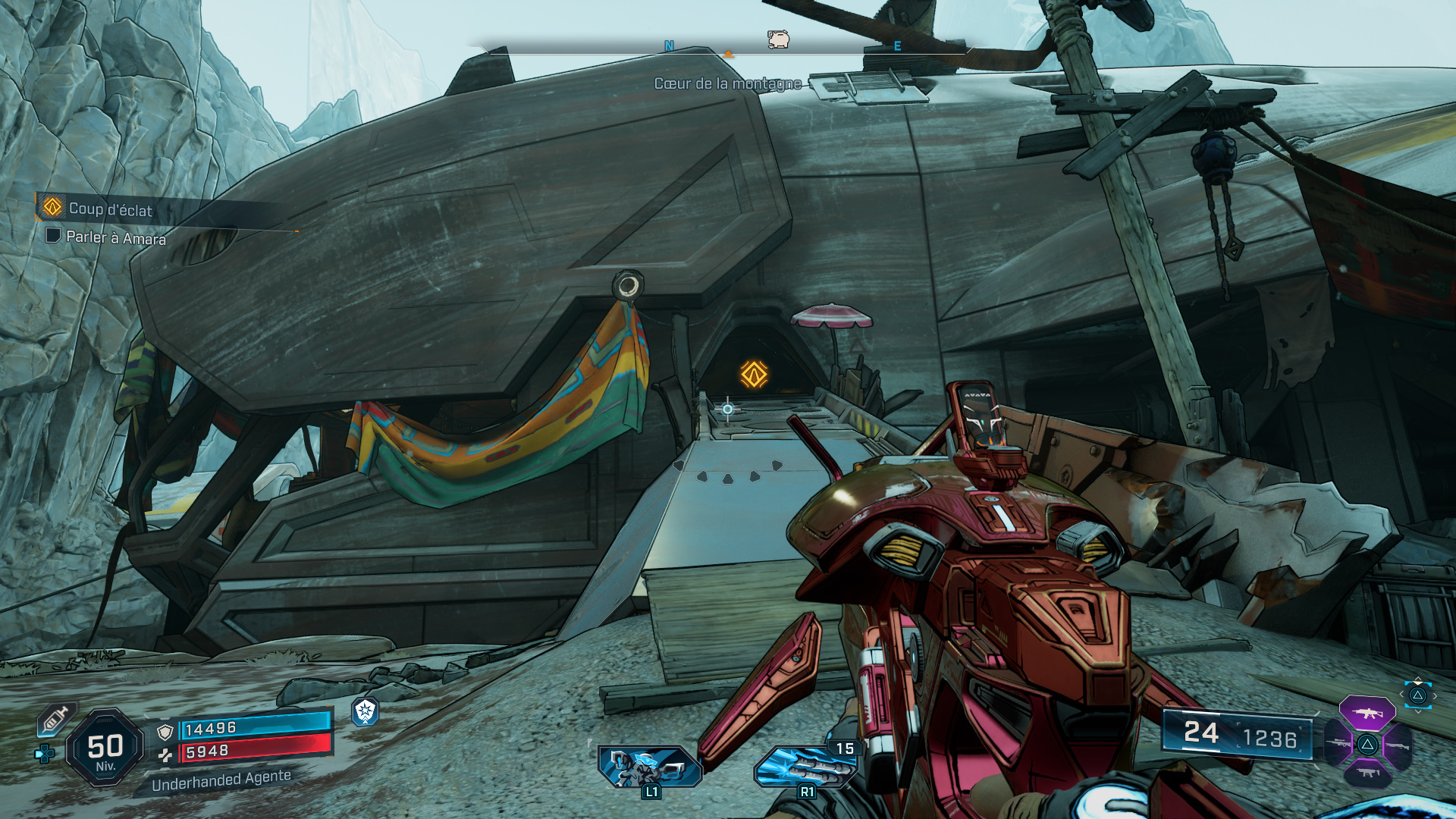Open the level 50 character badge

tap(105, 748)
